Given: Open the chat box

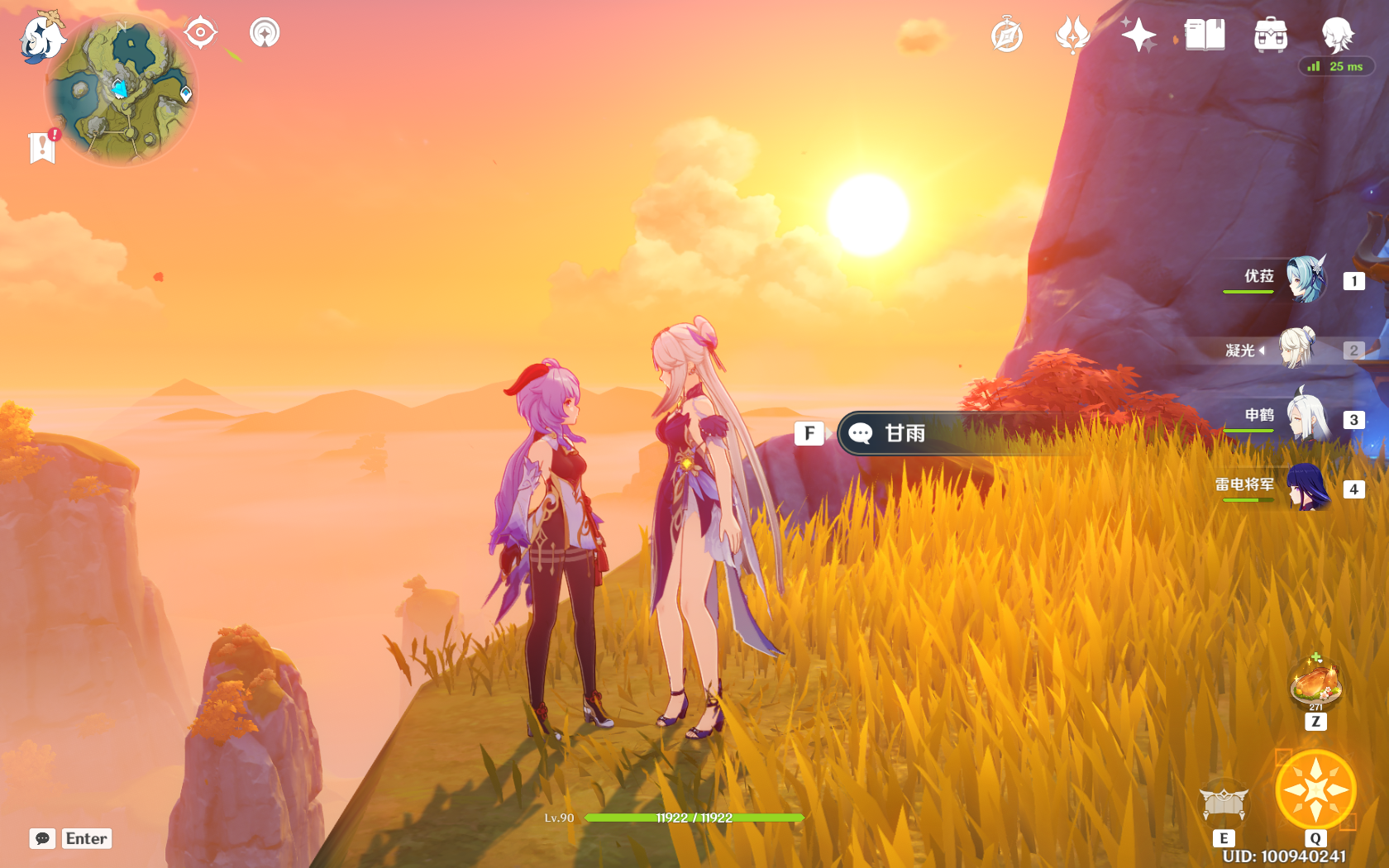Looking at the screenshot, I should click(43, 838).
